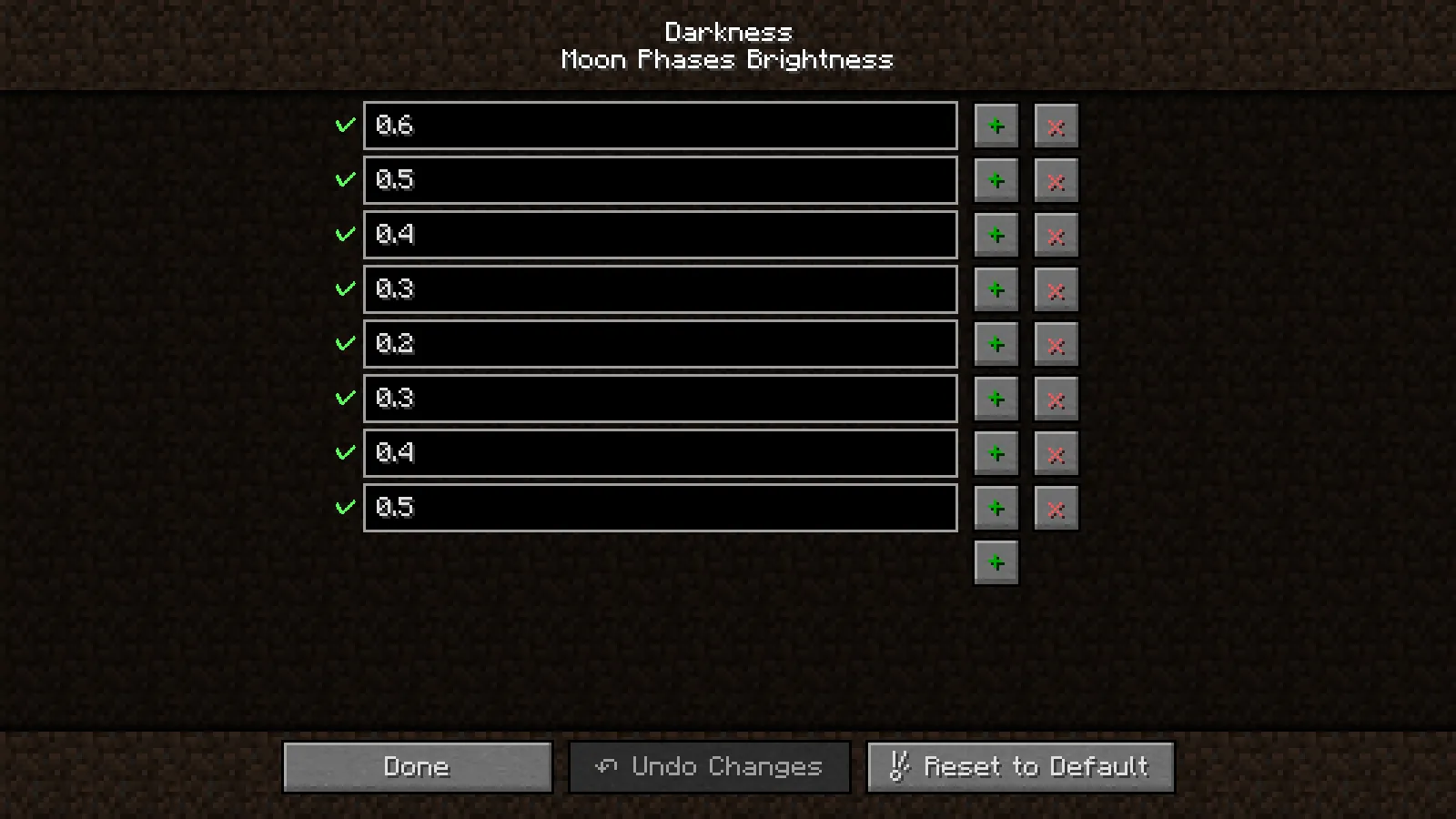Click the validation checkmark next to 0.2
This screenshot has width=1456, height=819.
coord(344,344)
